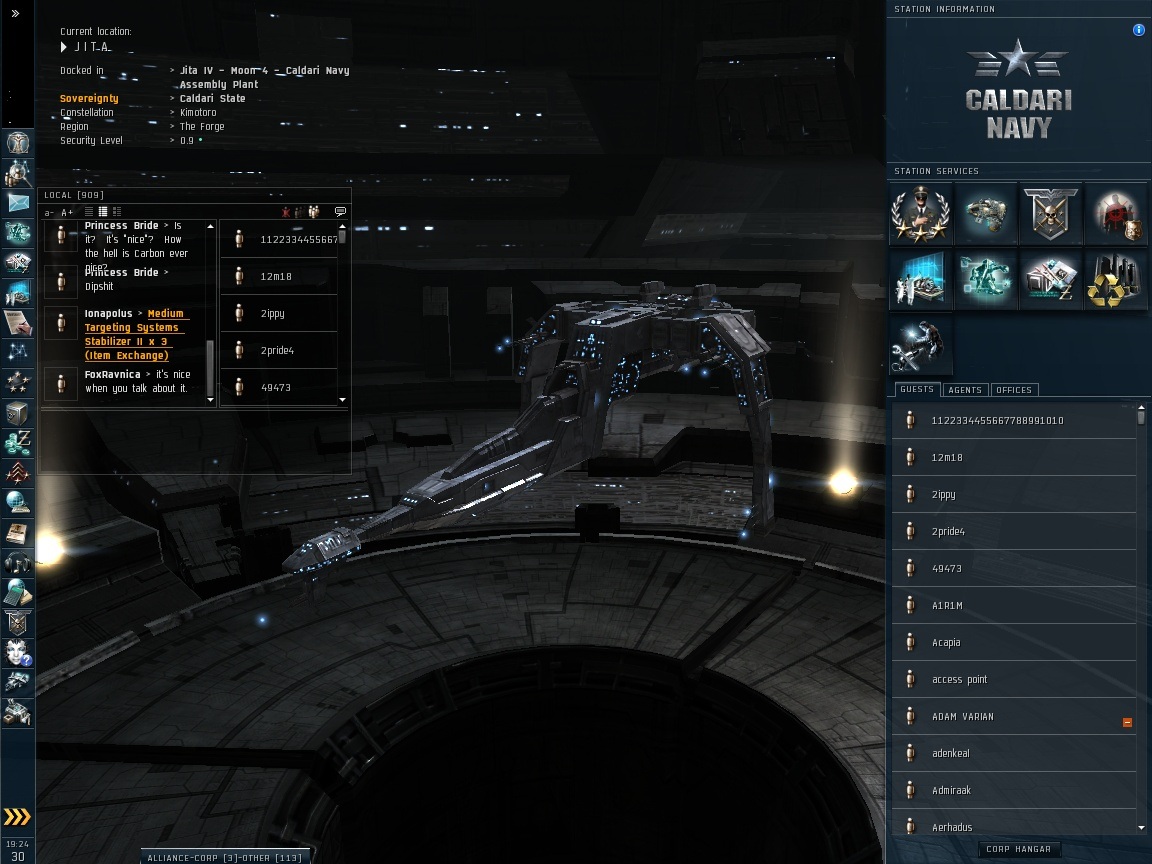Open the recycling reprocessing plant service
The image size is (1152, 864).
pyautogui.click(x=1115, y=281)
